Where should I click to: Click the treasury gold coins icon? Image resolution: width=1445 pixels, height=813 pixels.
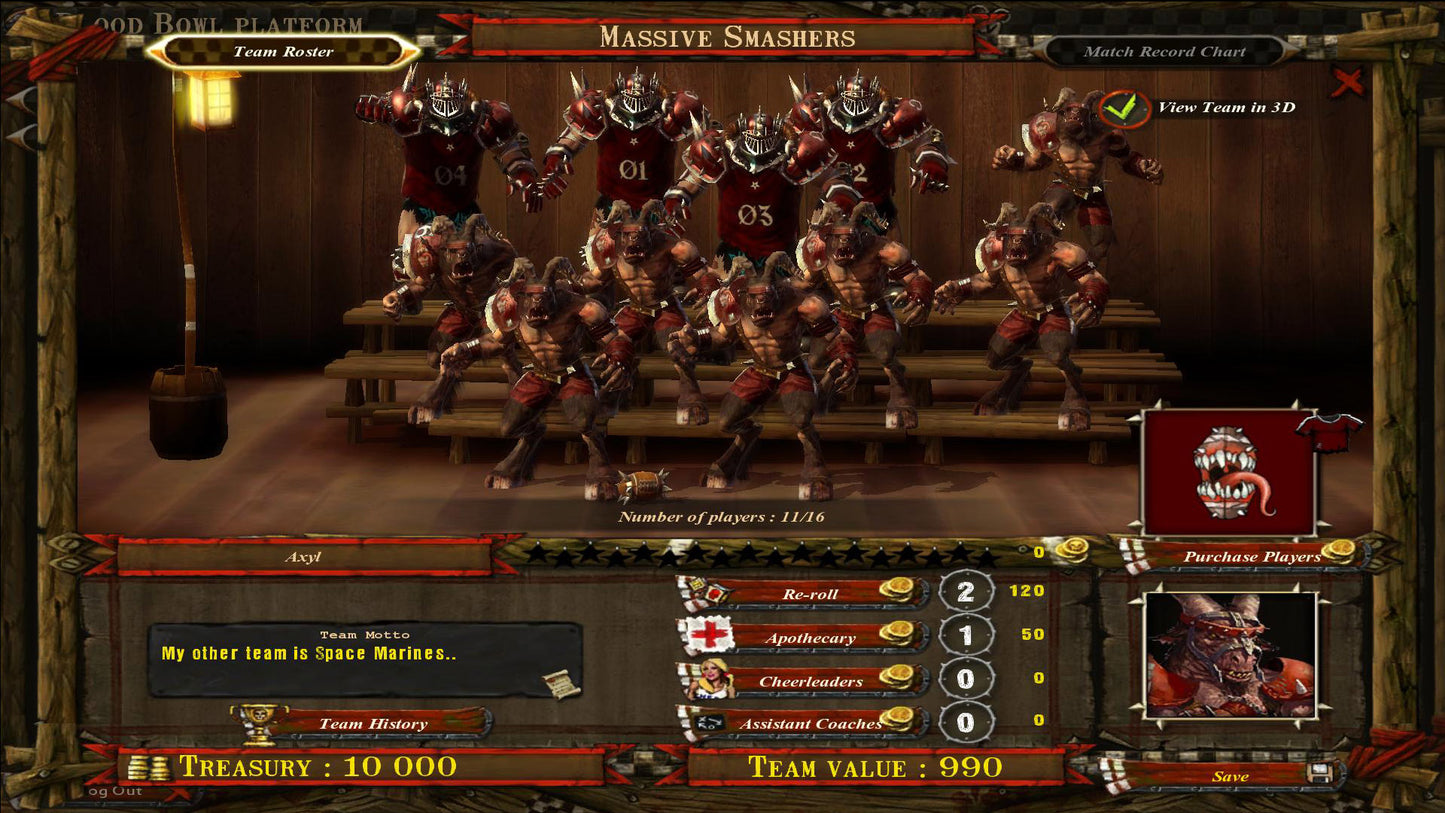150,765
